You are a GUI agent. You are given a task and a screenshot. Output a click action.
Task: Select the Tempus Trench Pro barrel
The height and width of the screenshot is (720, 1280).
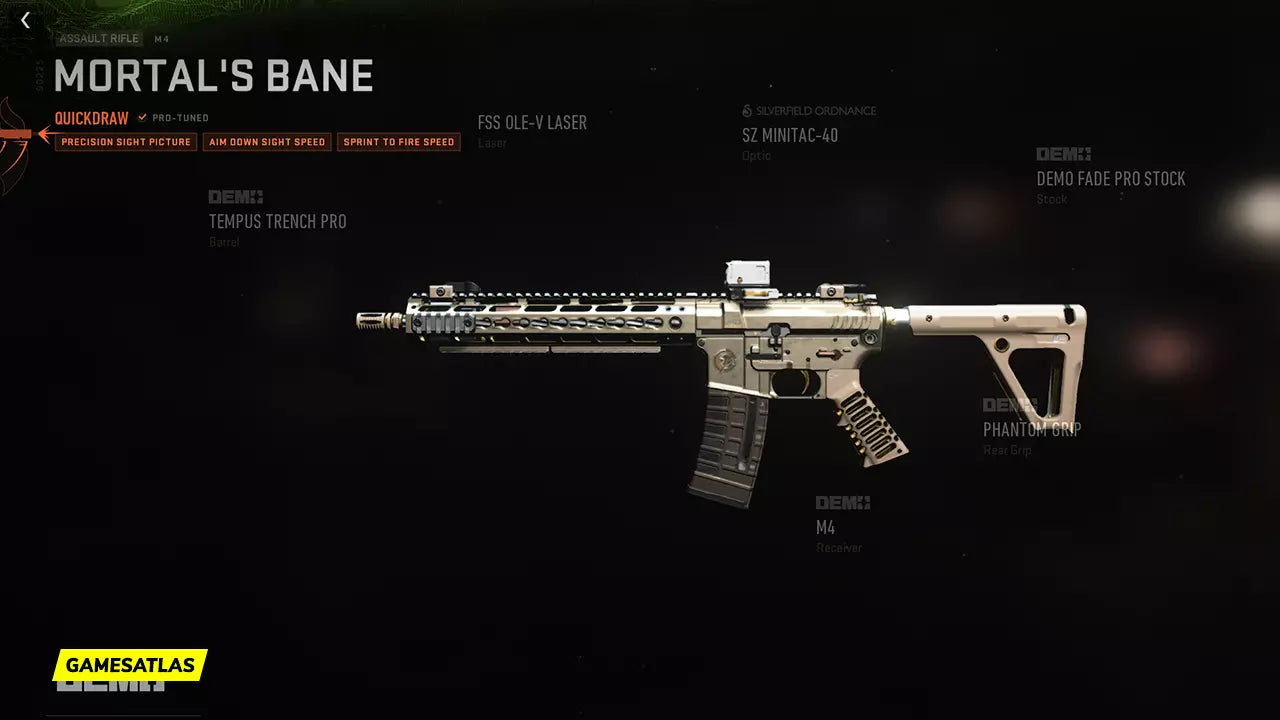(277, 221)
